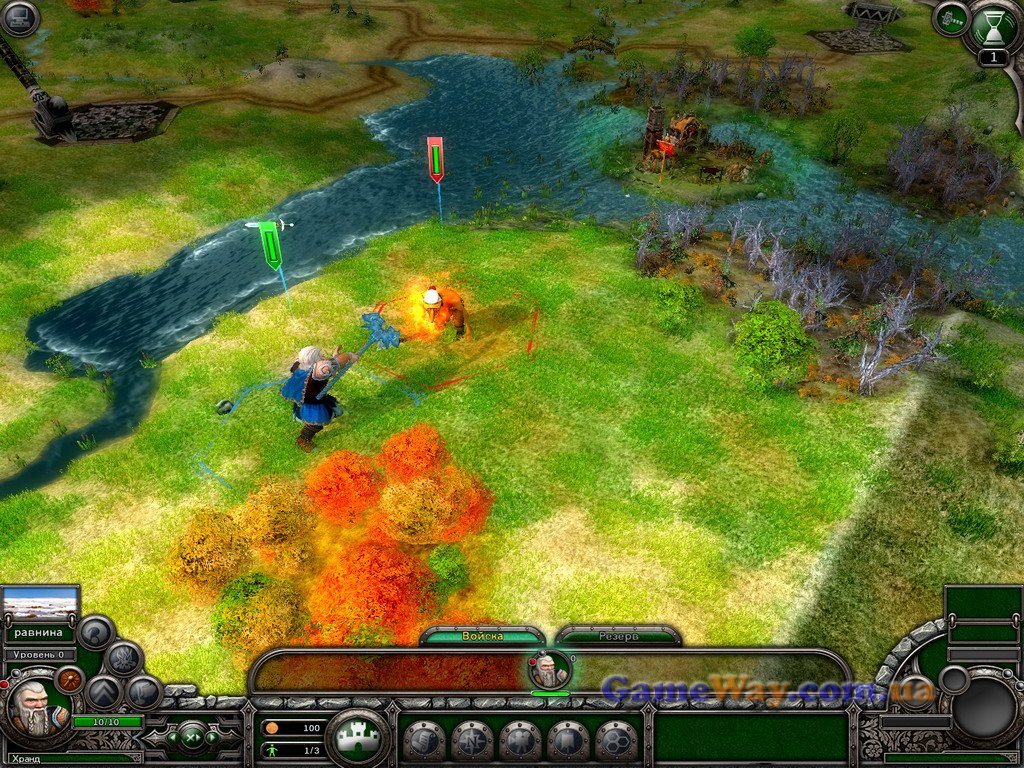The width and height of the screenshot is (1024, 768).
Task: Switch to the Войска tab
Action: [482, 636]
